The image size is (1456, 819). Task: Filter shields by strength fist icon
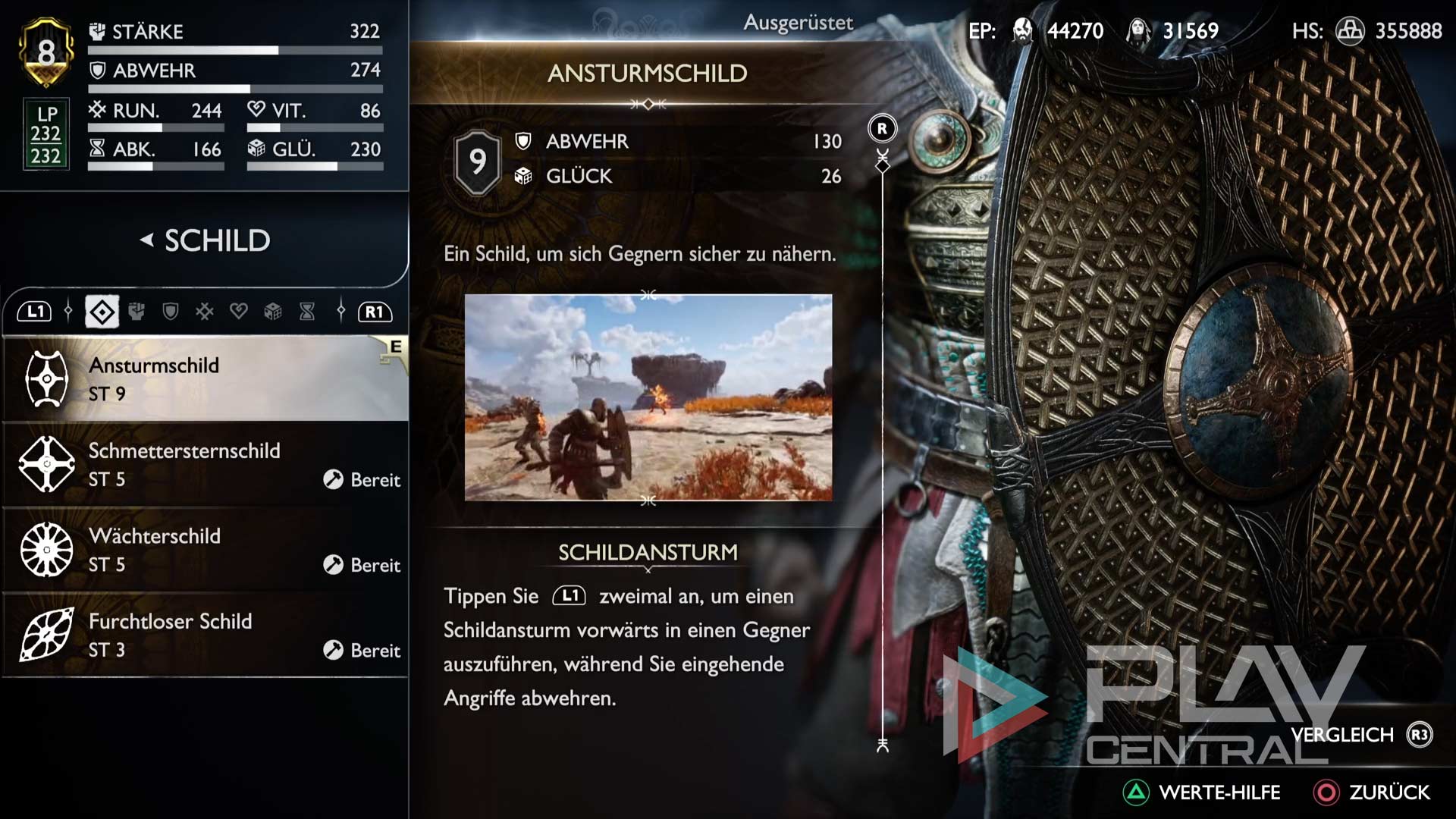136,312
